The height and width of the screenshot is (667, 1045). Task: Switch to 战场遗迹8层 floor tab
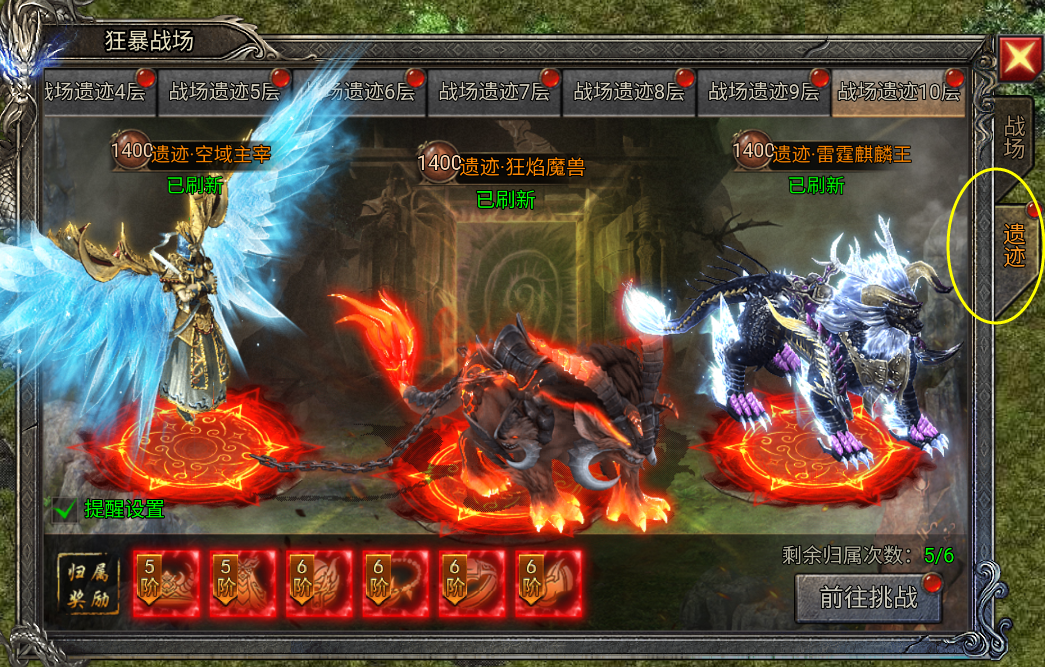coord(629,92)
